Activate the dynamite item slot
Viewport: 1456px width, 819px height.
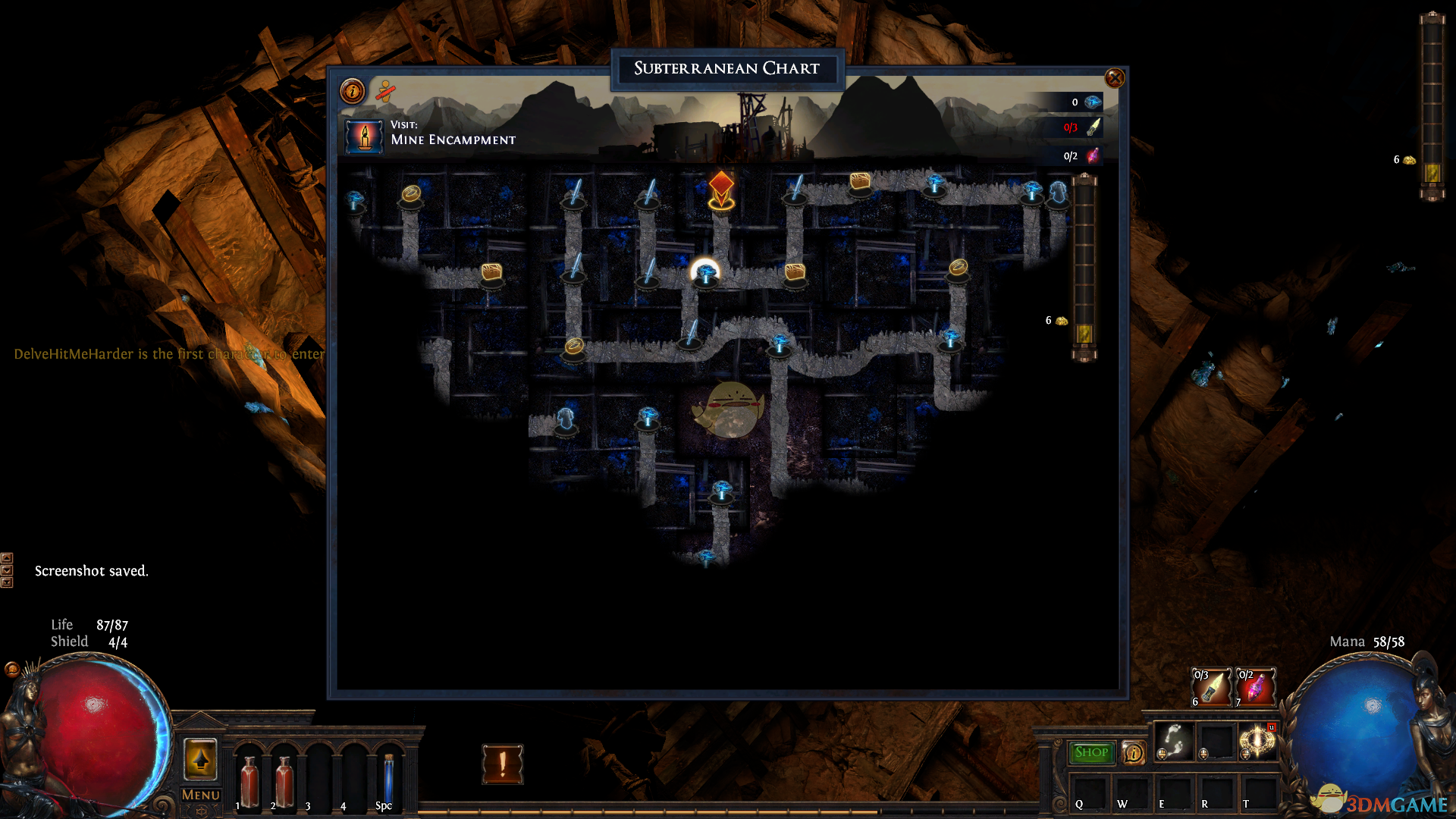coord(1256,687)
